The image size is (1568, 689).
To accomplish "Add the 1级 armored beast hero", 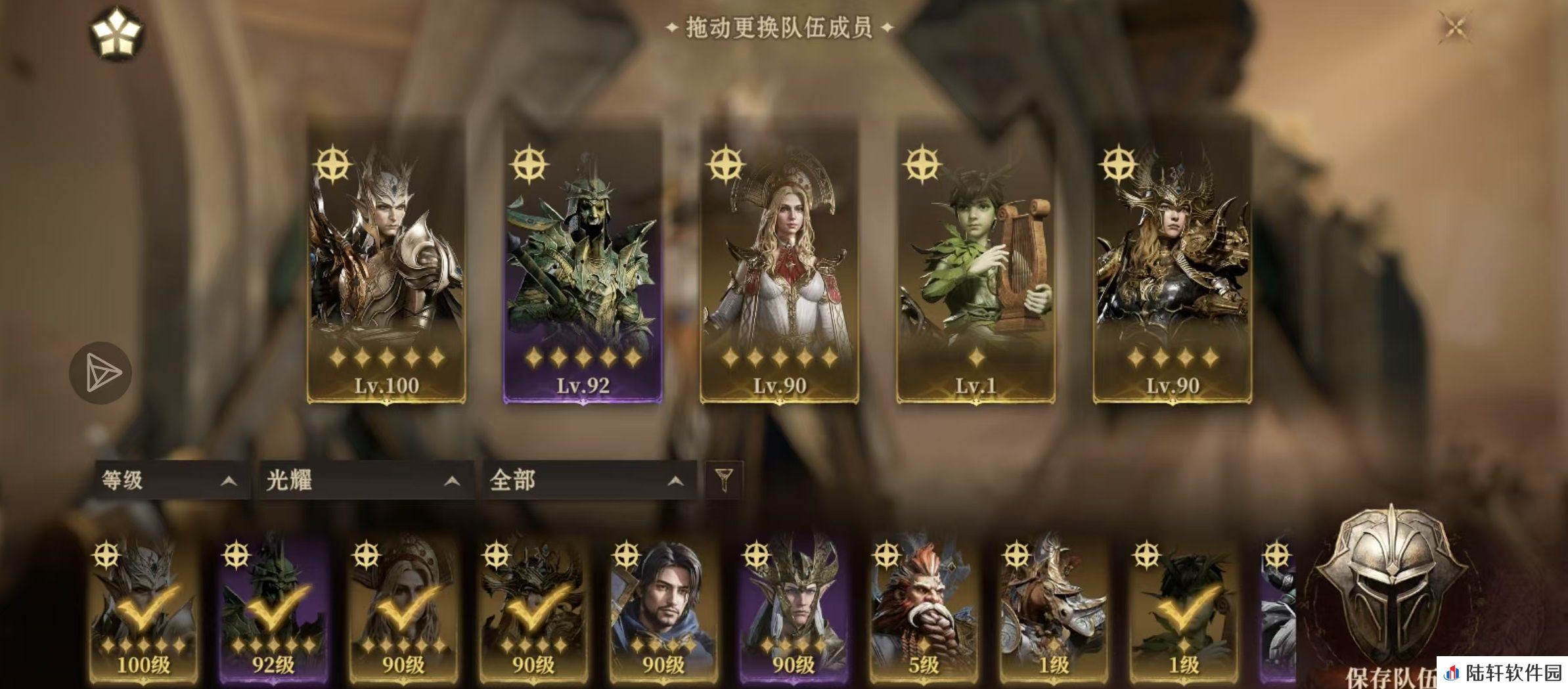I will pyautogui.click(x=1054, y=611).
